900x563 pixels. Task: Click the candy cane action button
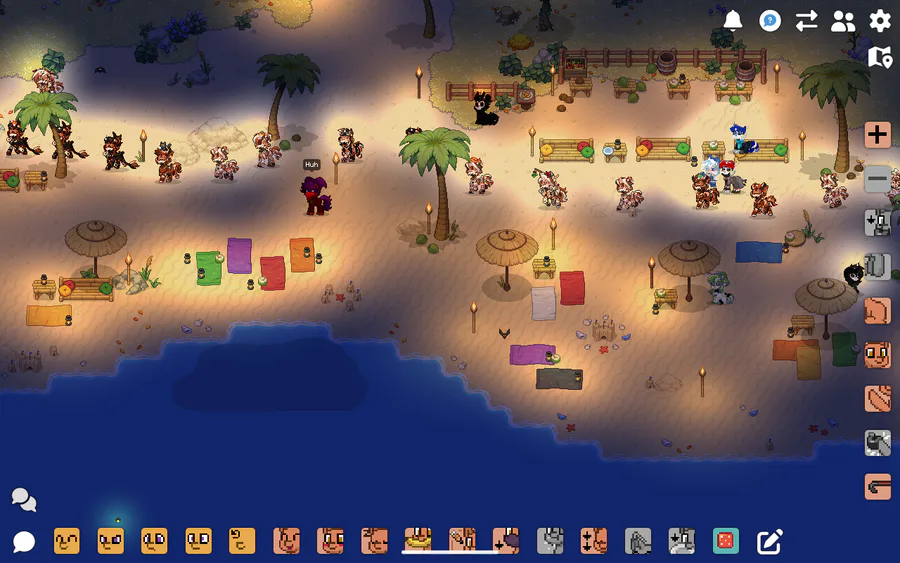pos(878,486)
